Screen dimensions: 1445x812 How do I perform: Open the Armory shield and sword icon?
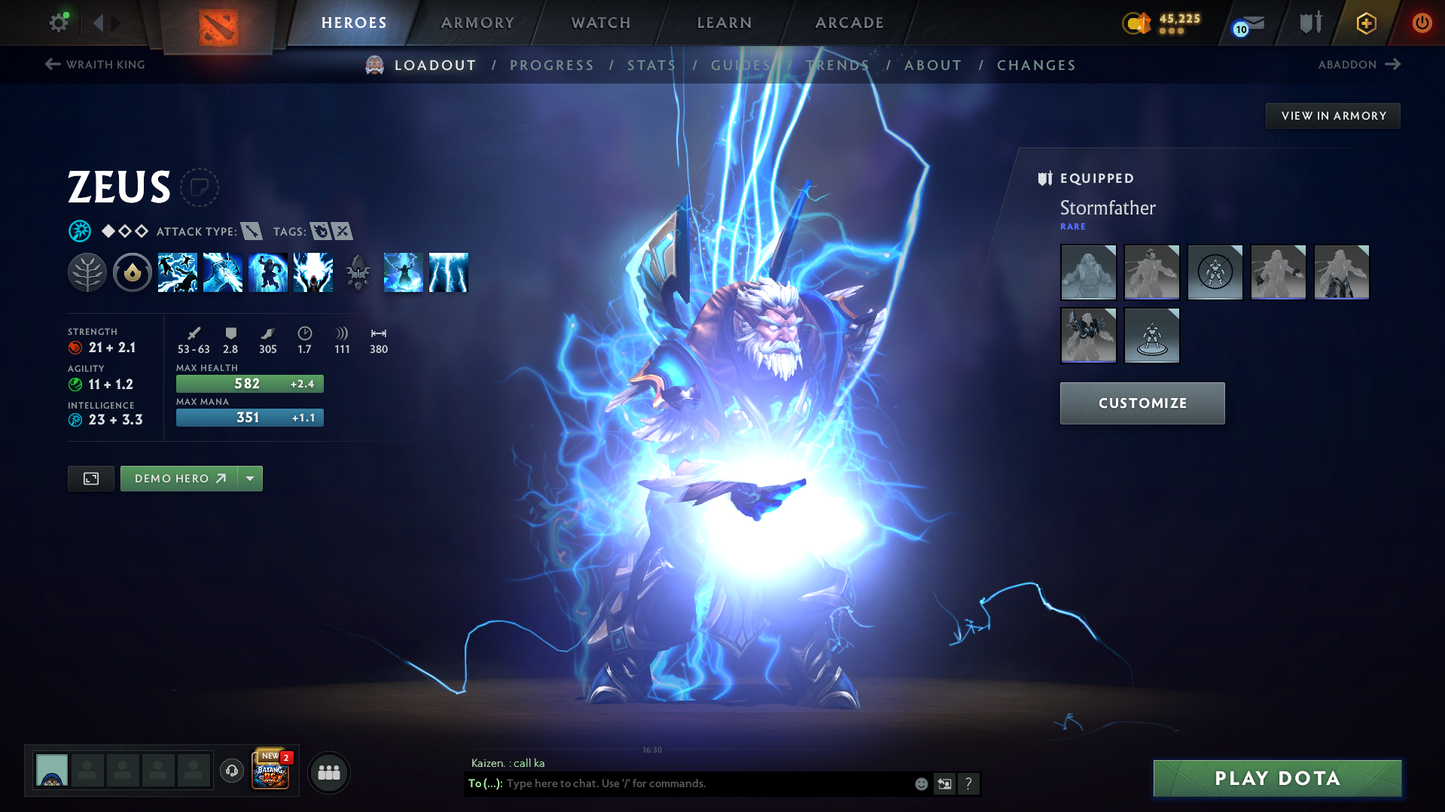1310,22
